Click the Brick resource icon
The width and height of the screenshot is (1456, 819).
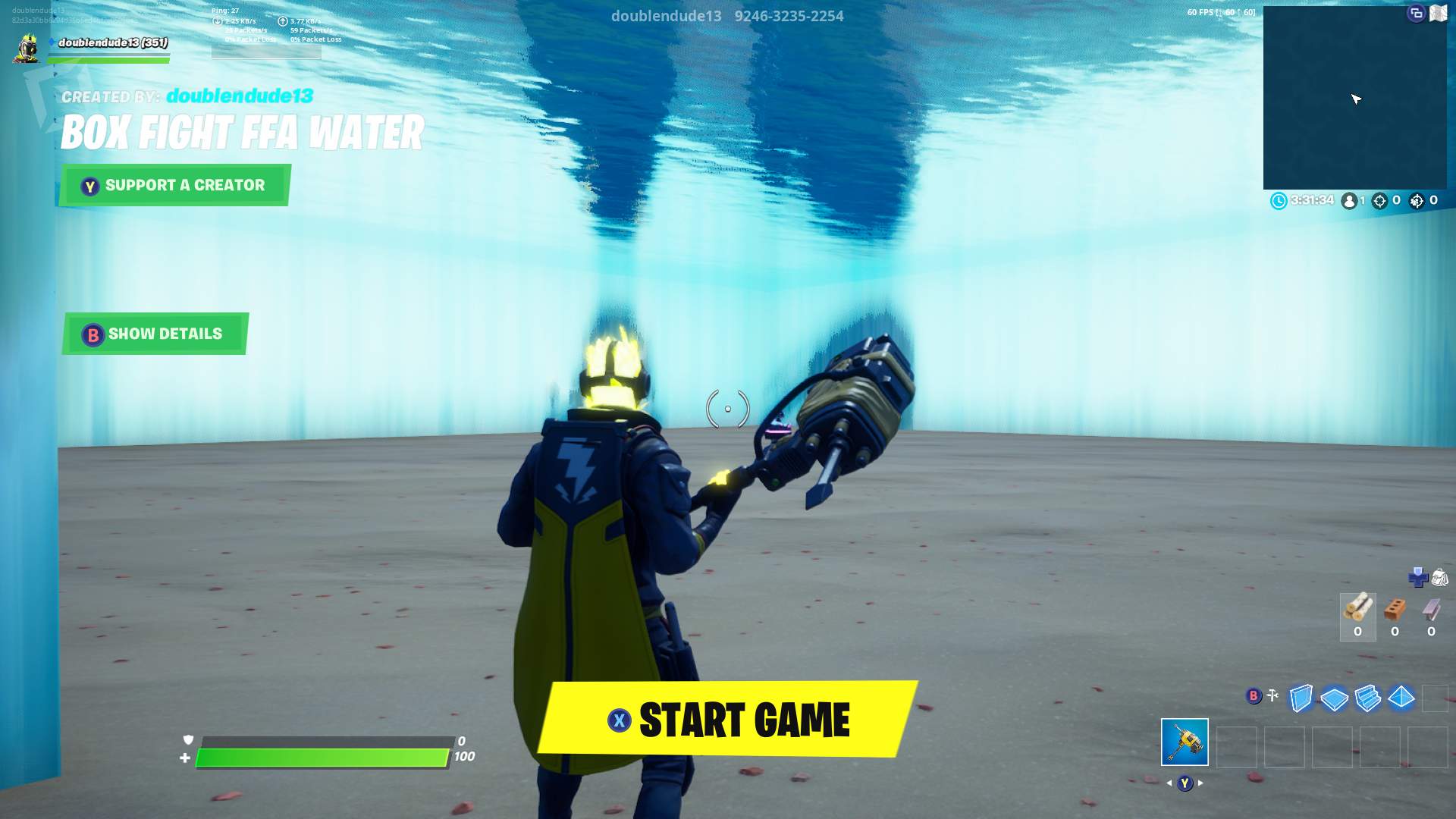[1395, 608]
